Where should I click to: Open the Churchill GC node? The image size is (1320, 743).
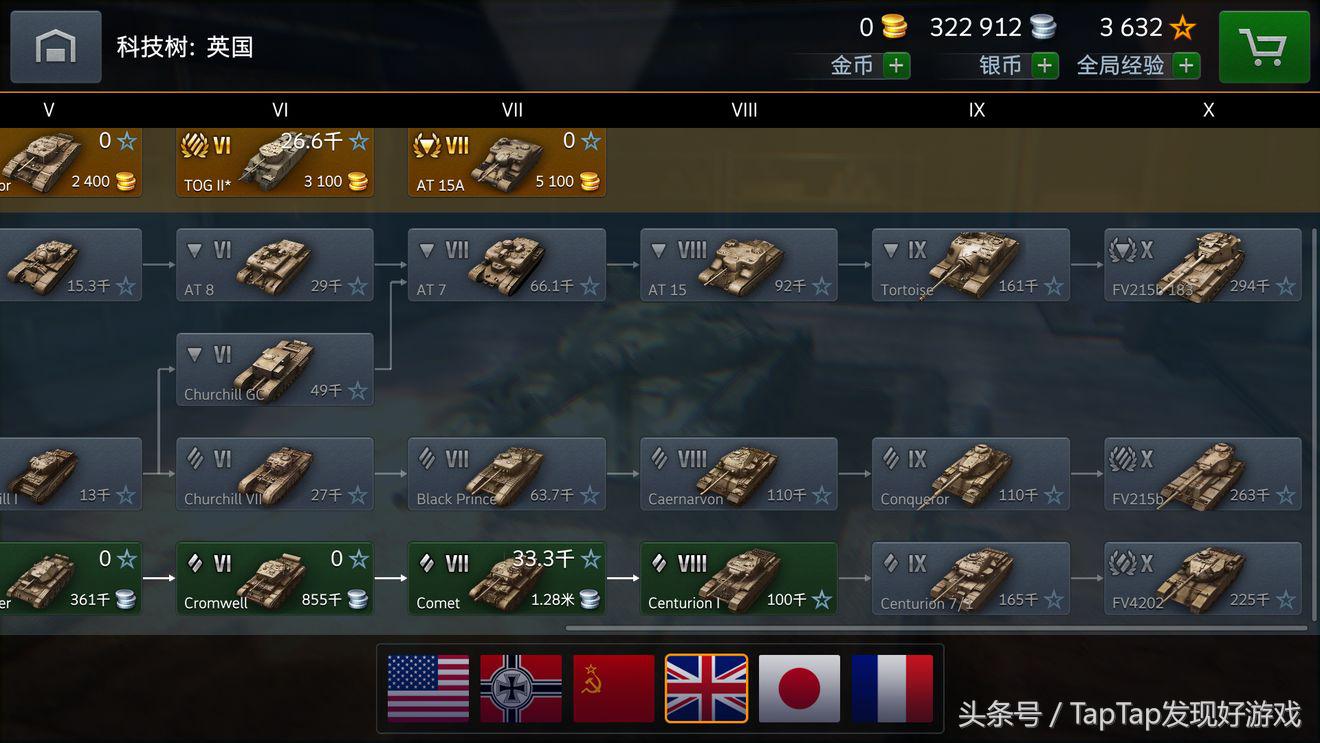coord(275,369)
